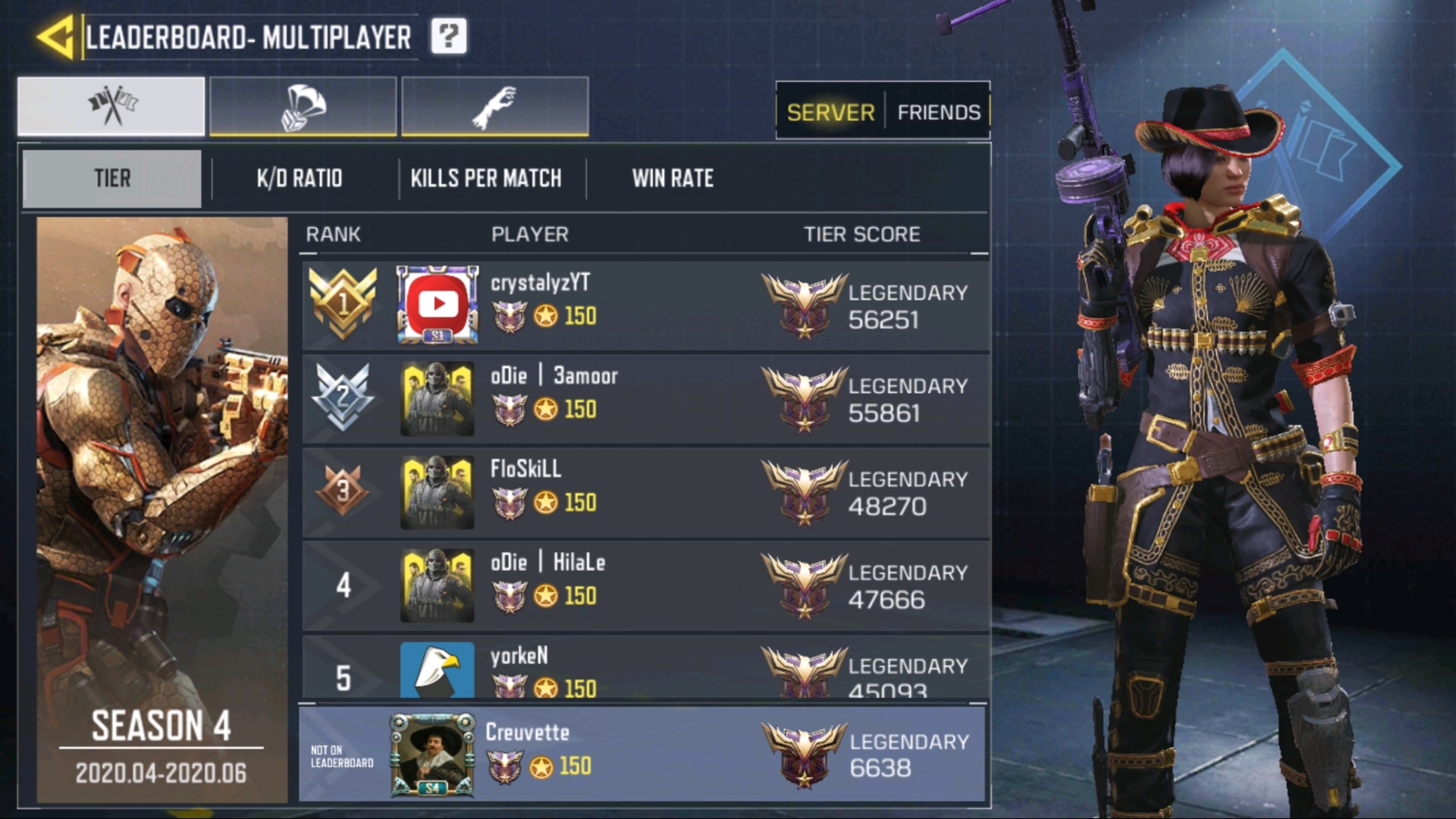1456x819 pixels.
Task: Go back using the yellow arrow
Action: (x=56, y=36)
